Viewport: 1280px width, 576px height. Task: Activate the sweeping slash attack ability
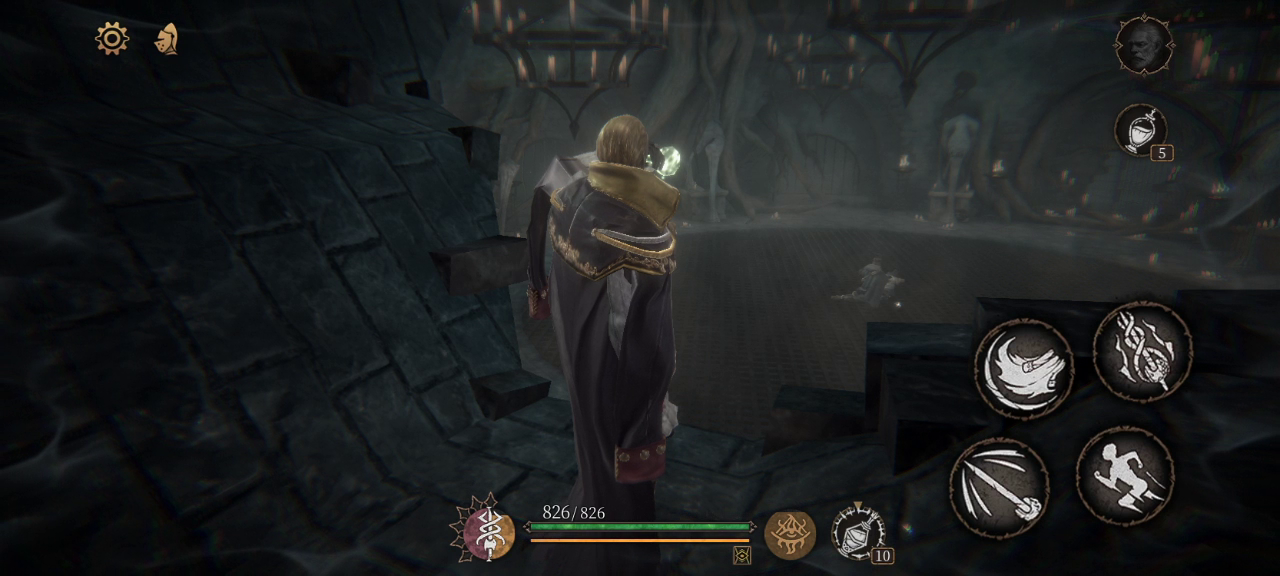pyautogui.click(x=1024, y=369)
